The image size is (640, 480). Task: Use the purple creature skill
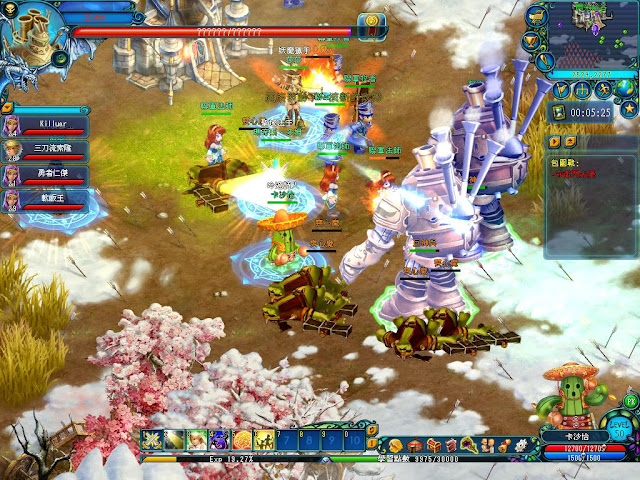219,440
